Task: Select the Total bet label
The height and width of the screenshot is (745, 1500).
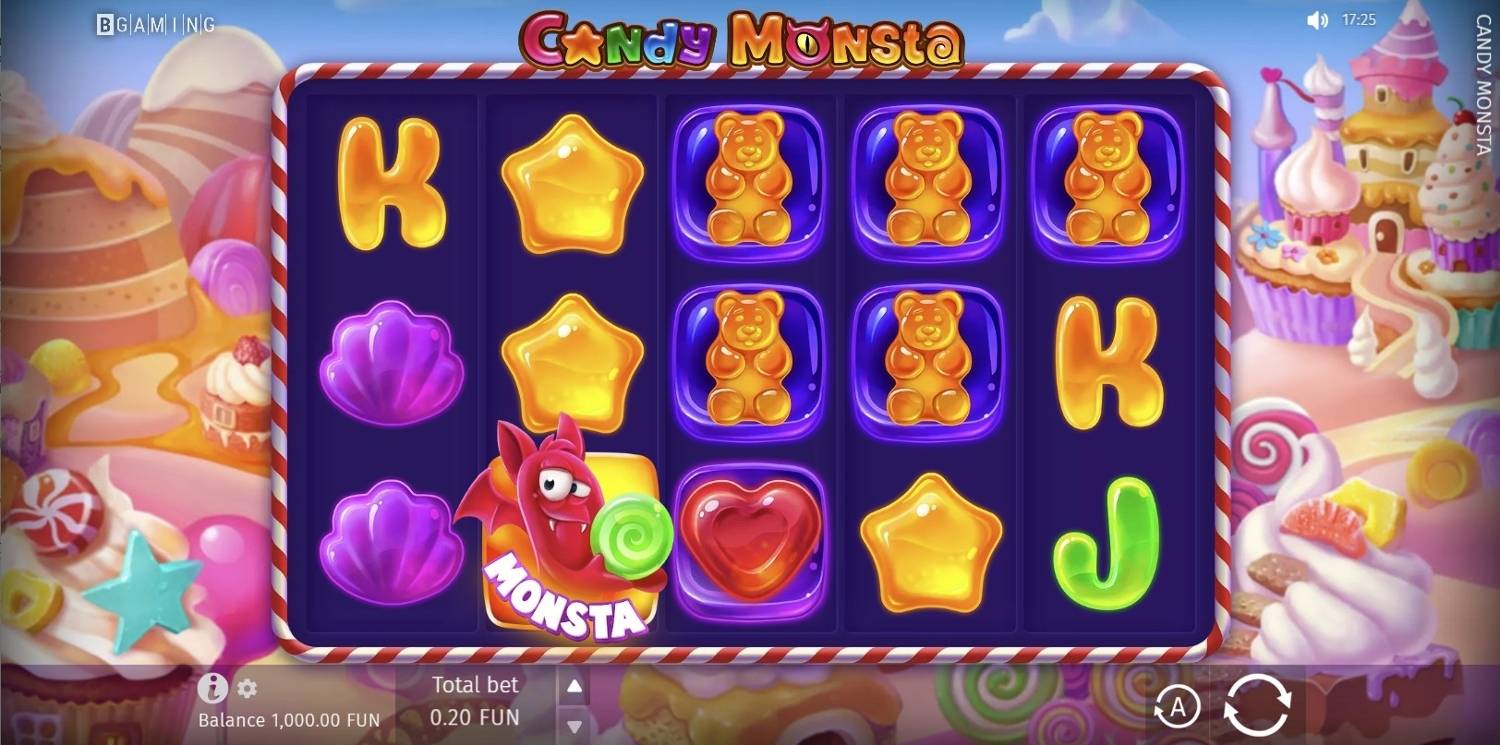Action: point(474,685)
